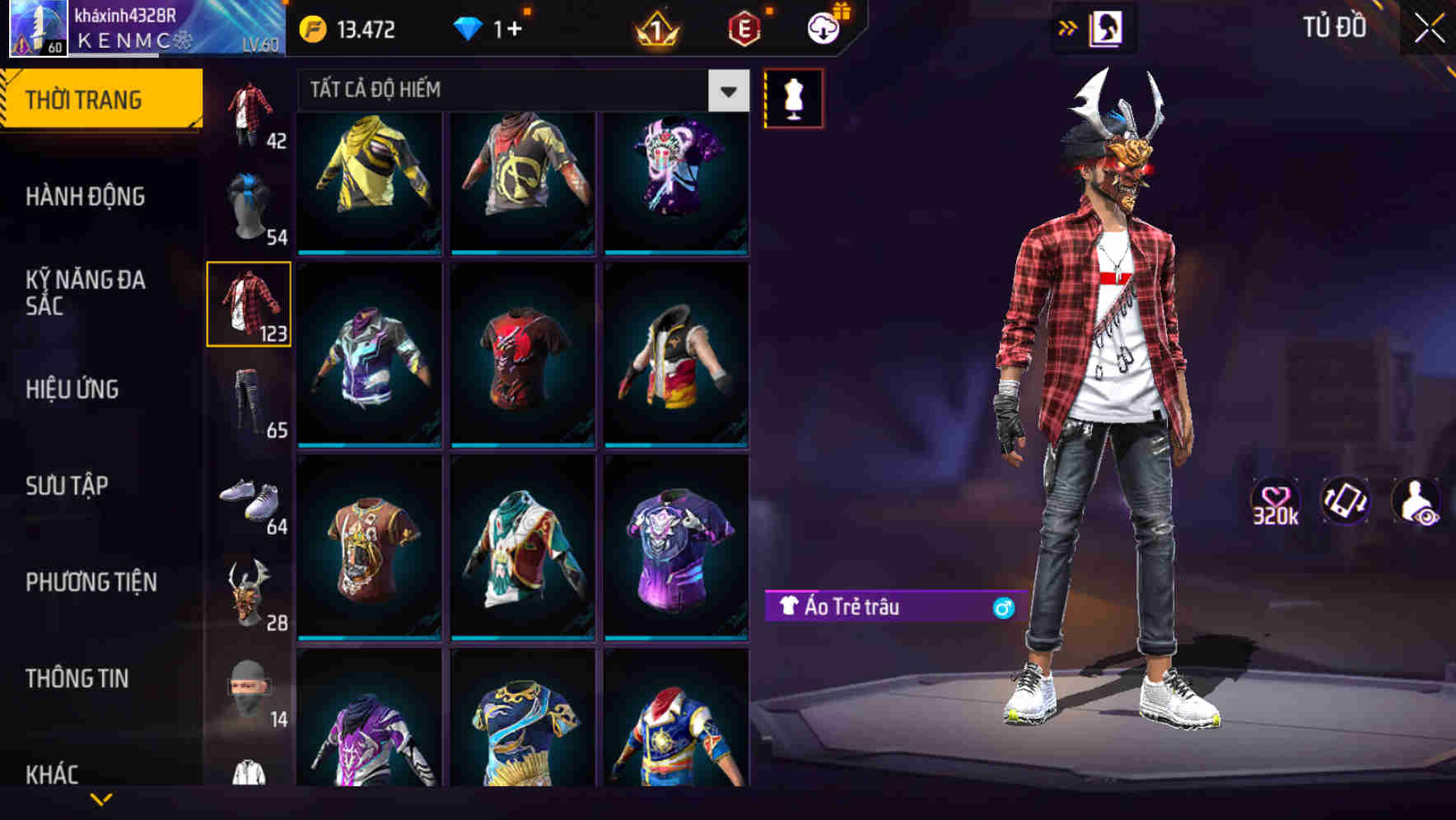This screenshot has width=1456, height=820.
Task: Expand the bottom arrow under KHÁC
Action: pyautogui.click(x=99, y=799)
